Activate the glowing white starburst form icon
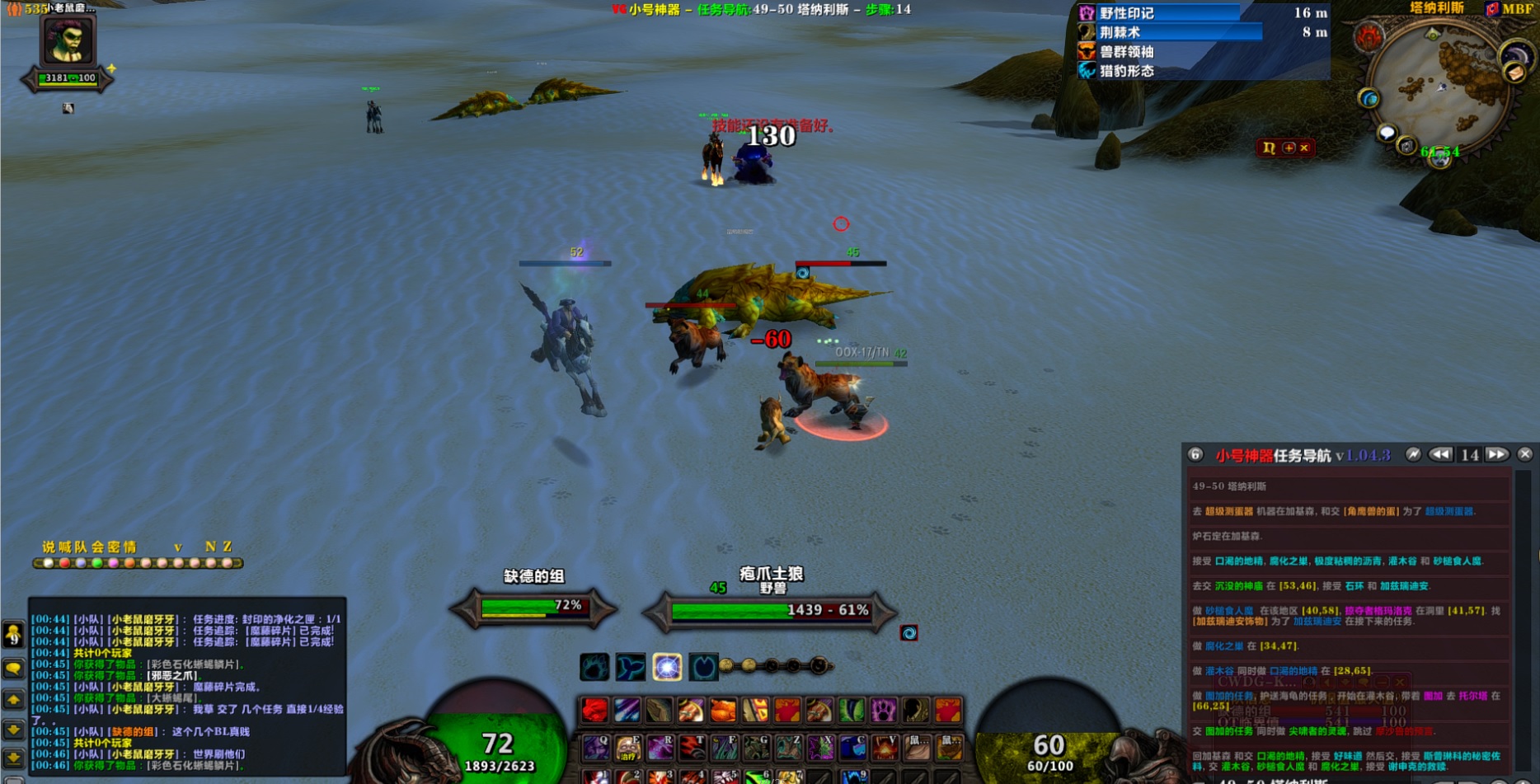 point(667,666)
